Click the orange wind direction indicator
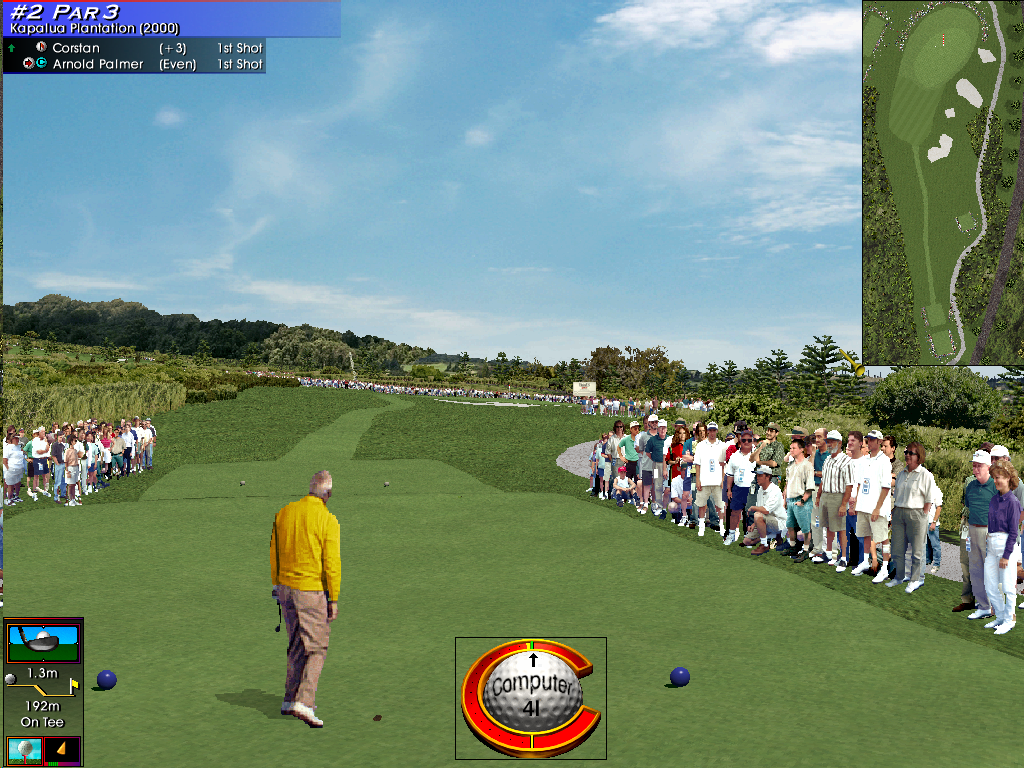This screenshot has height=768, width=1024. coord(62,750)
